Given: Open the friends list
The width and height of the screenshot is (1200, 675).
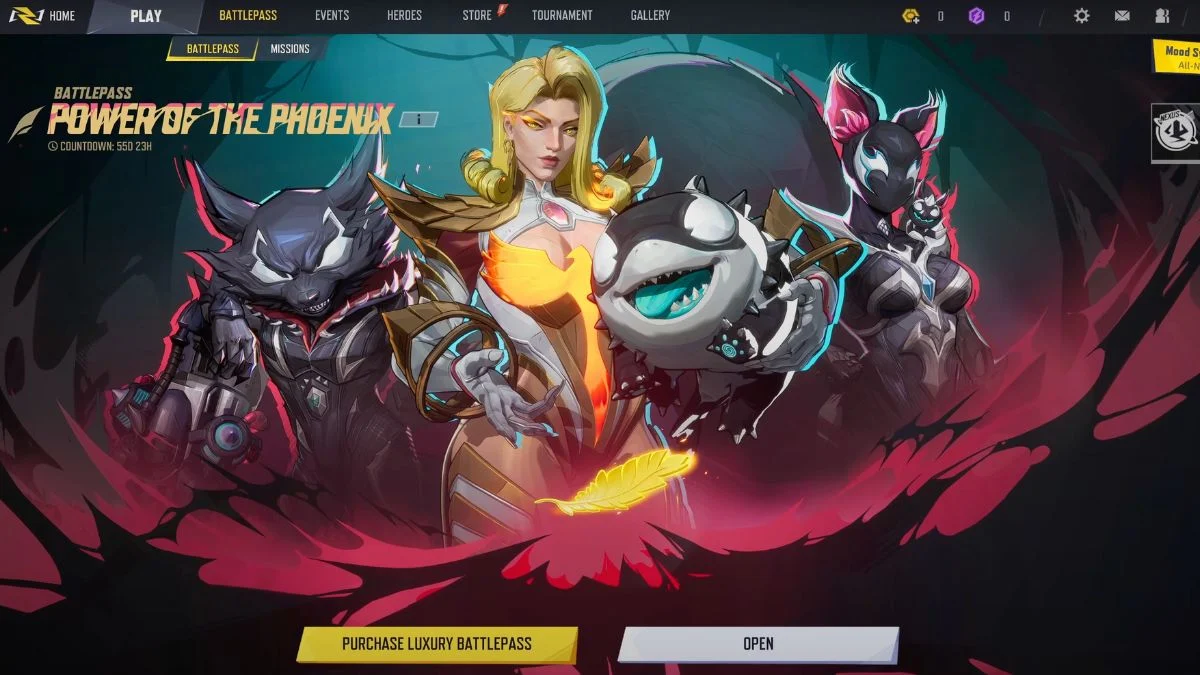Looking at the screenshot, I should pos(1162,16).
